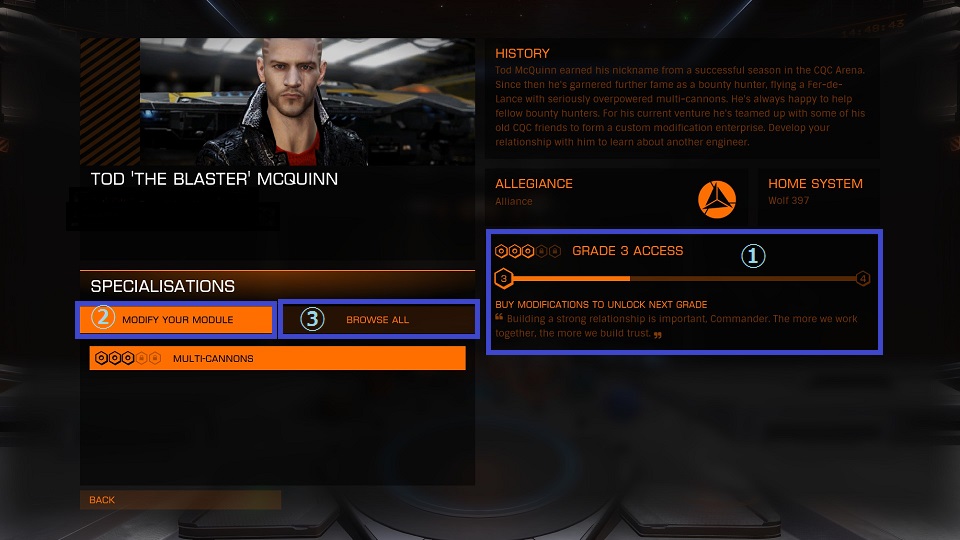This screenshot has height=540, width=960.
Task: Open the Browse All specialisations list
Action: pos(377,320)
